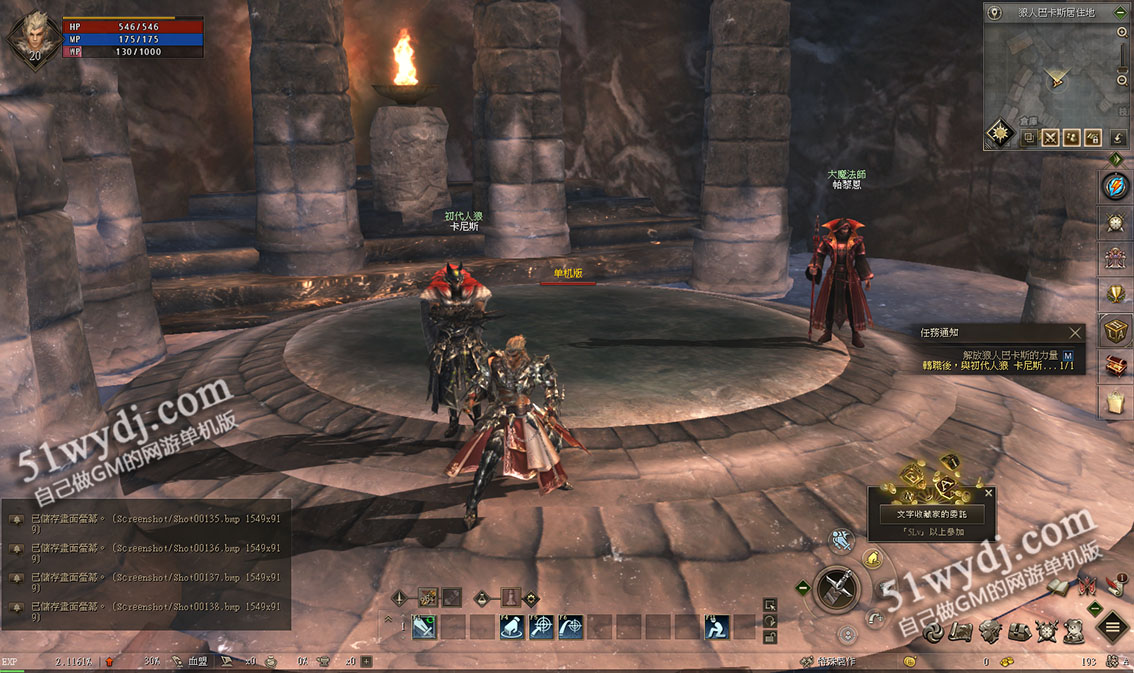Open the red treasure chest icon
The image size is (1134, 673).
pyautogui.click(x=1116, y=366)
